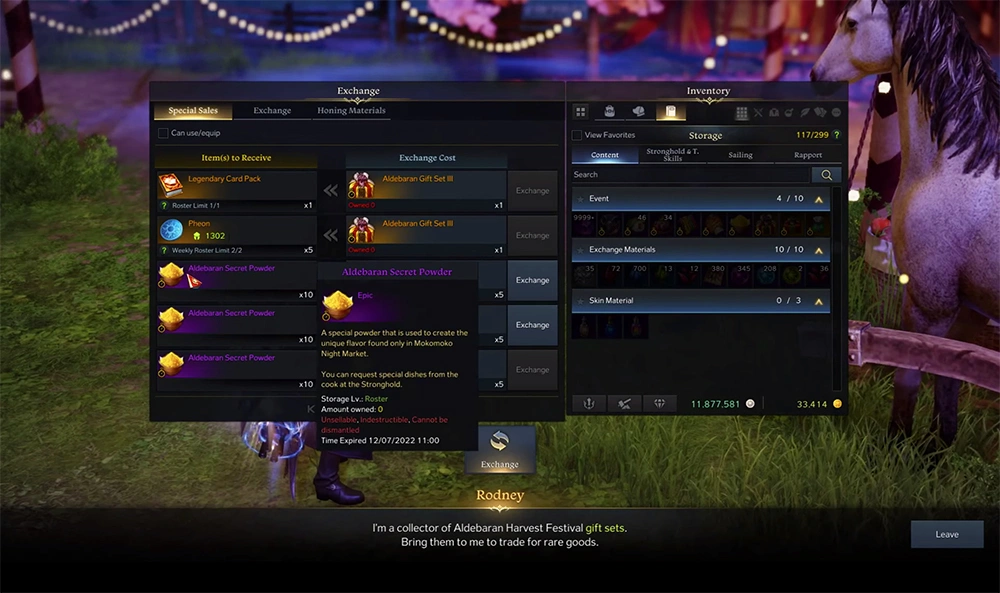Switch to the Honing Materials tab
The image size is (1000, 593).
(351, 111)
